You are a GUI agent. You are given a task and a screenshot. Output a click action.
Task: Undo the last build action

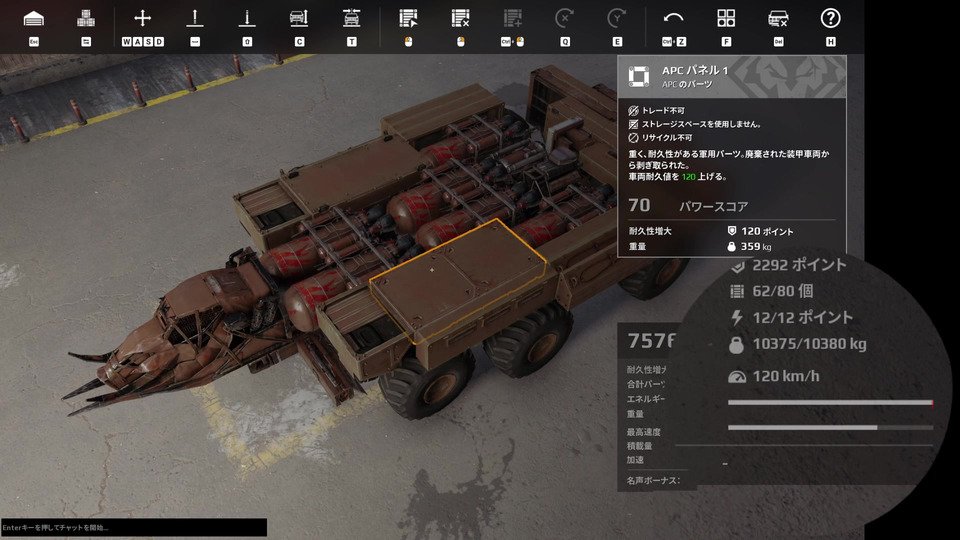pyautogui.click(x=674, y=19)
